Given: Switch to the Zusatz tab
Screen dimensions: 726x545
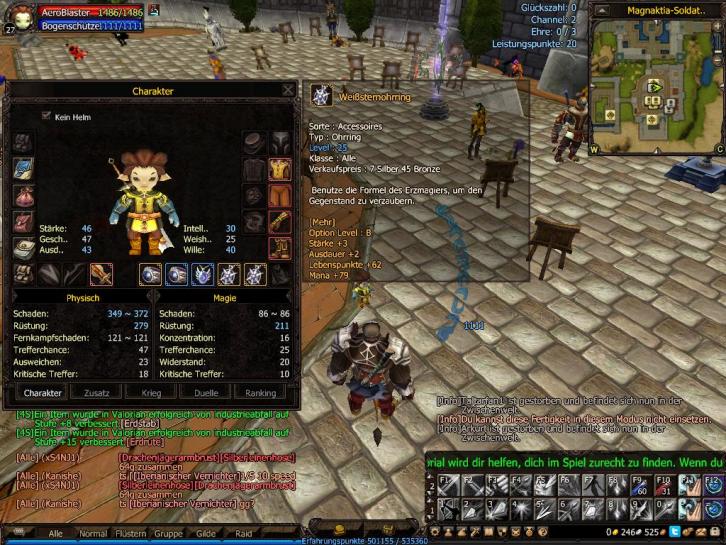Looking at the screenshot, I should coord(97,393).
